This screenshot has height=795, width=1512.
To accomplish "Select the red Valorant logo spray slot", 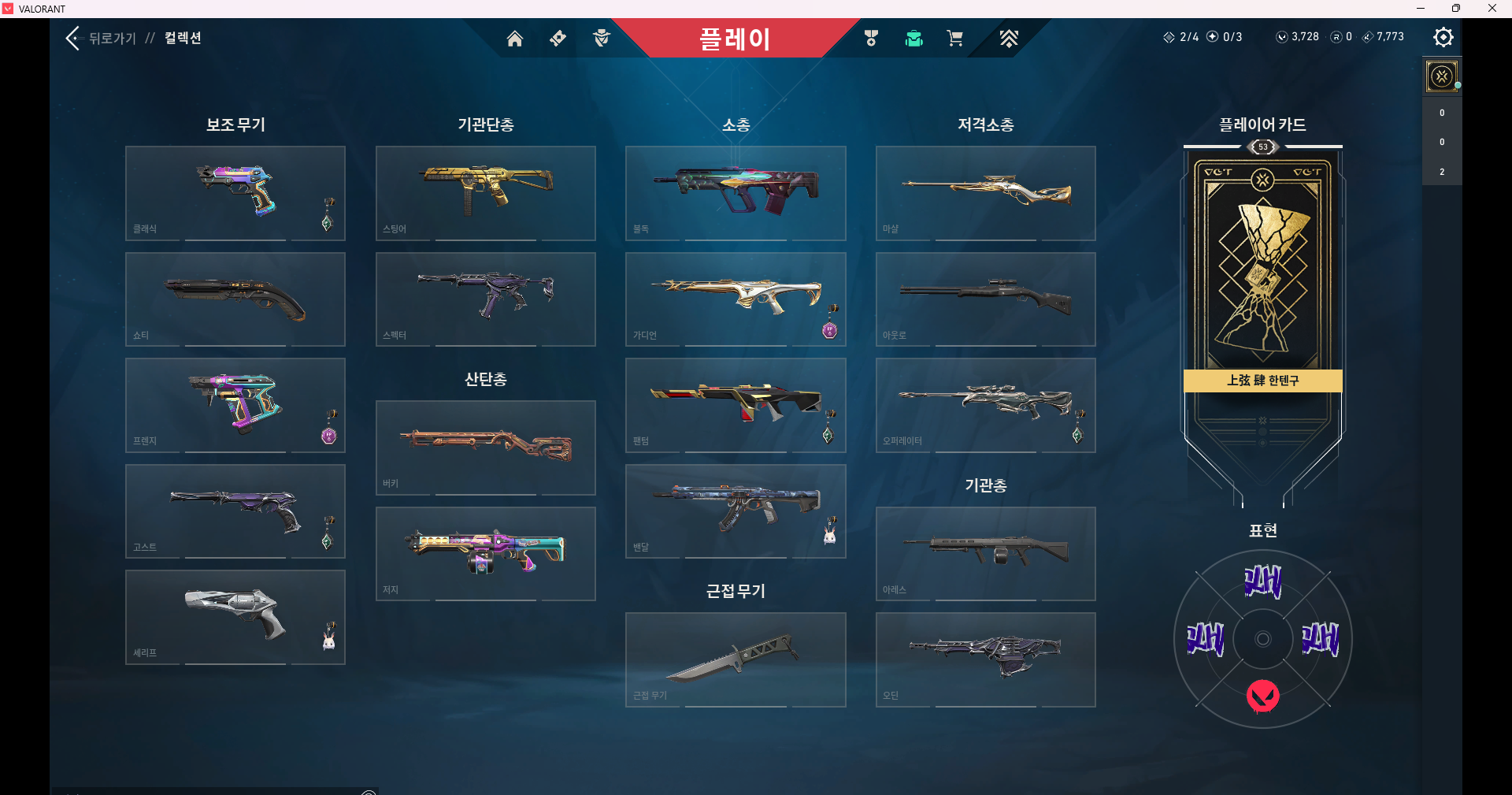I will [1262, 696].
